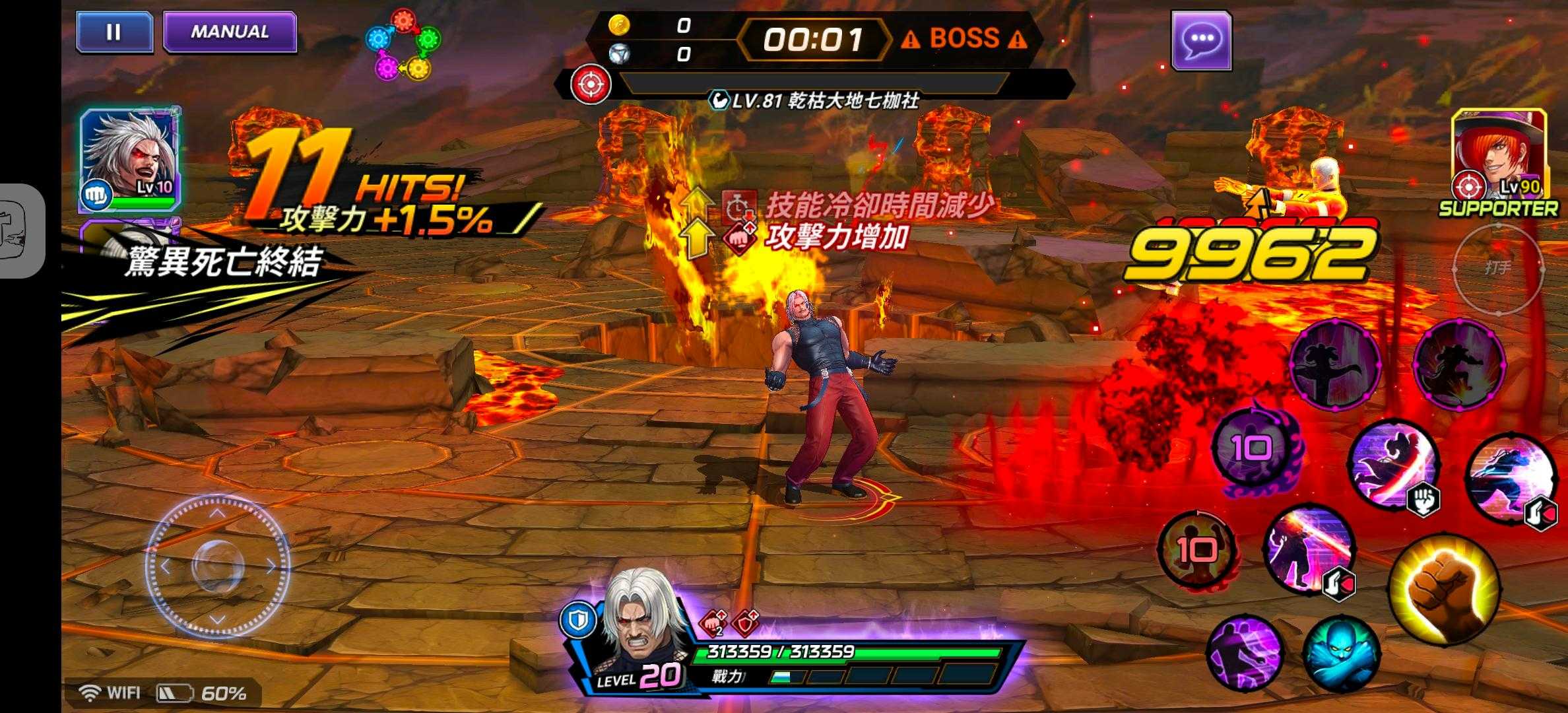Pause the battle
Viewport: 1568px width, 713px height.
click(114, 32)
